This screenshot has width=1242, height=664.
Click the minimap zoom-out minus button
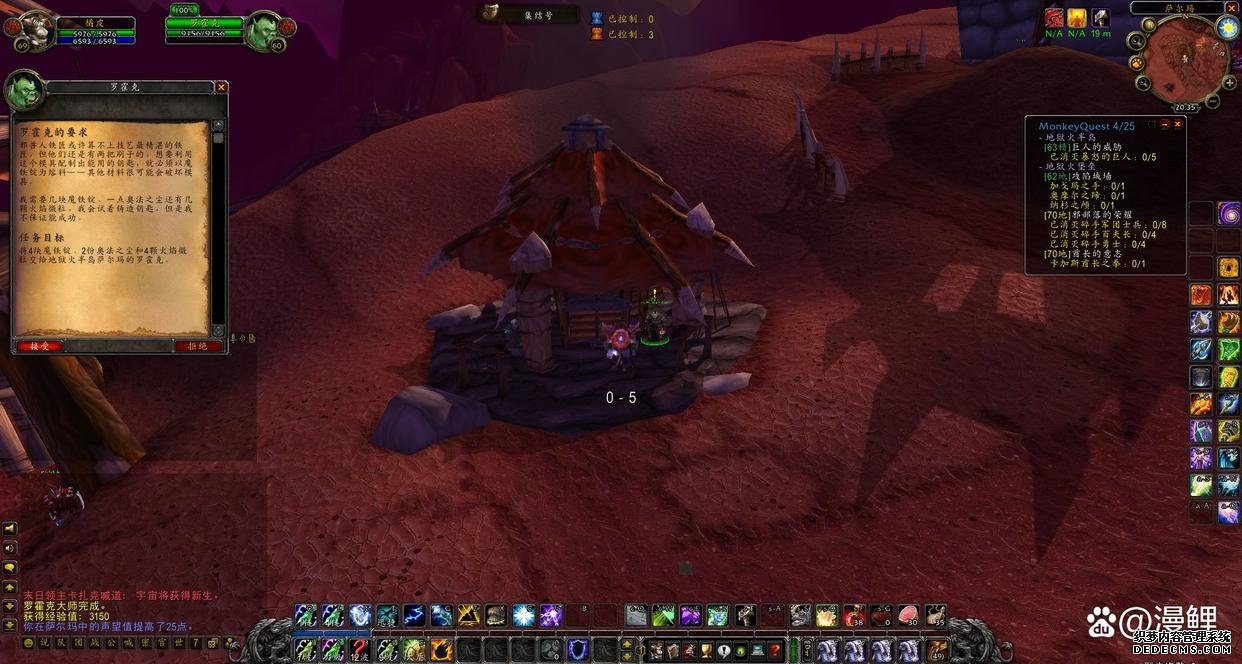tap(1213, 101)
